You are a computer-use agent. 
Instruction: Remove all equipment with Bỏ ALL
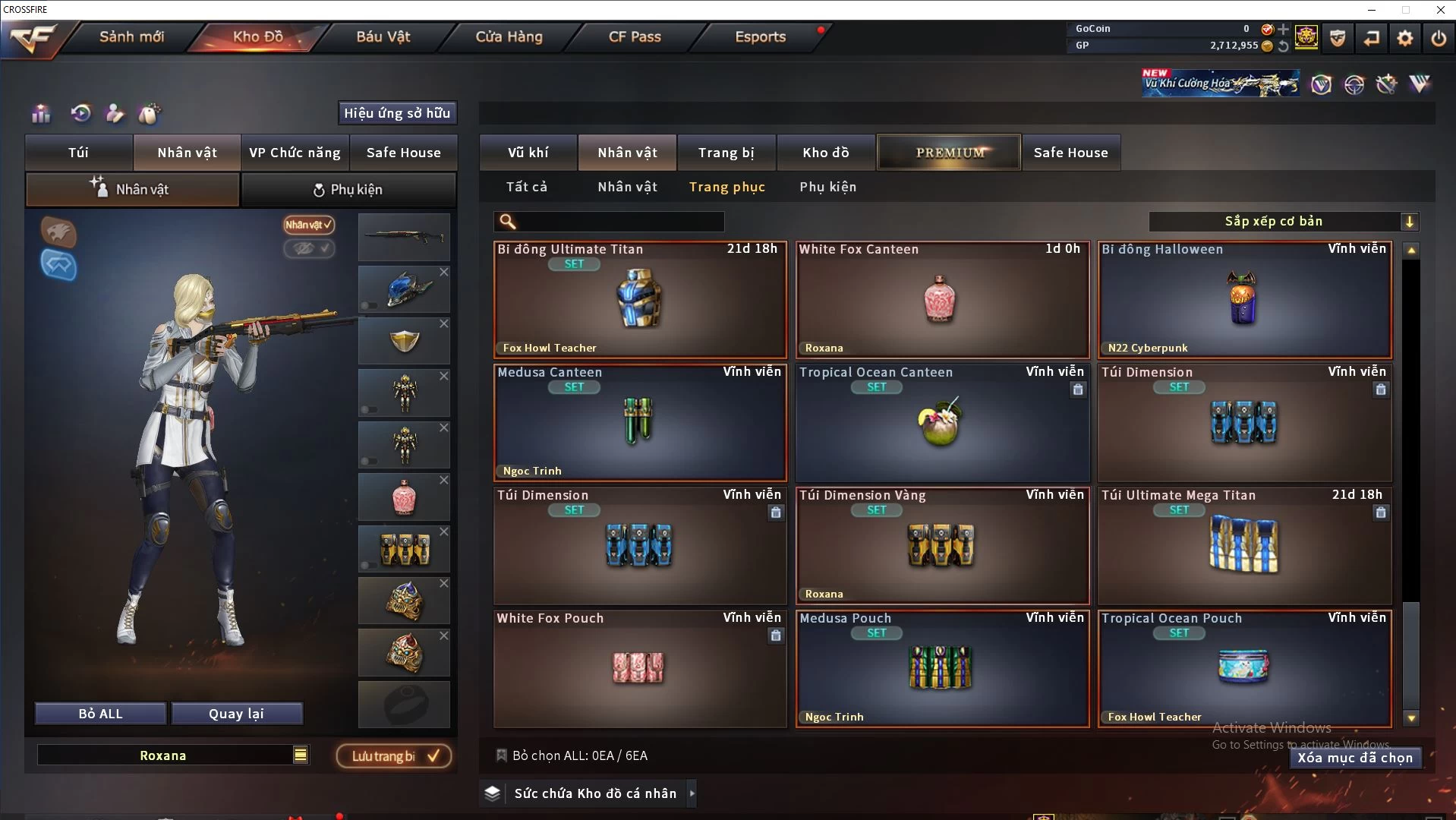[x=100, y=714]
